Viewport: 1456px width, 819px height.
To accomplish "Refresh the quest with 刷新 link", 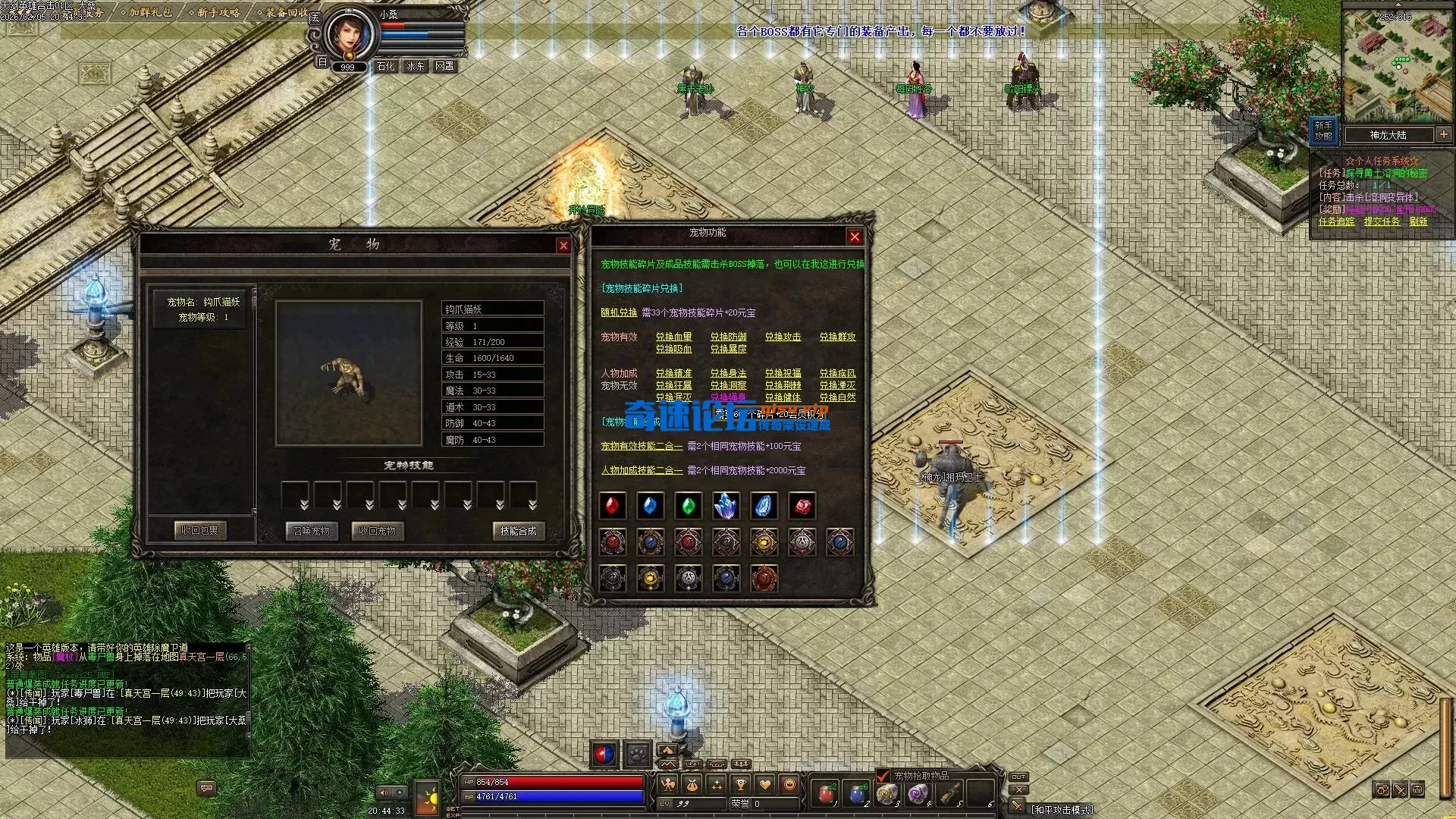I will (x=1418, y=221).
